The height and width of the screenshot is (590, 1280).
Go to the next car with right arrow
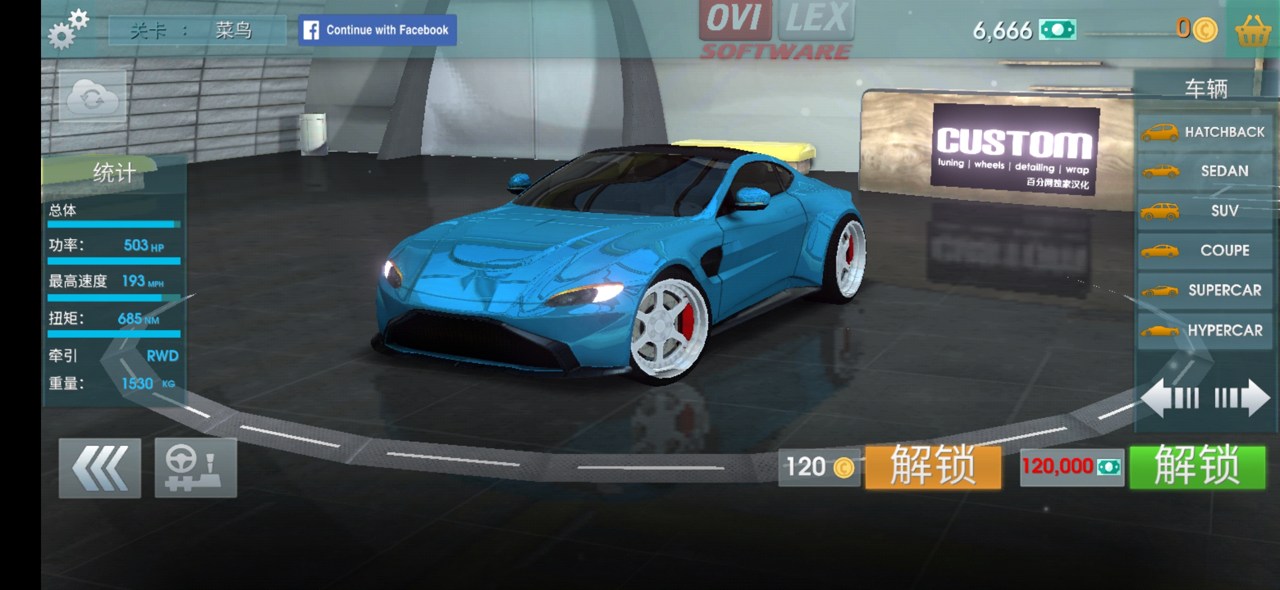(x=1242, y=399)
